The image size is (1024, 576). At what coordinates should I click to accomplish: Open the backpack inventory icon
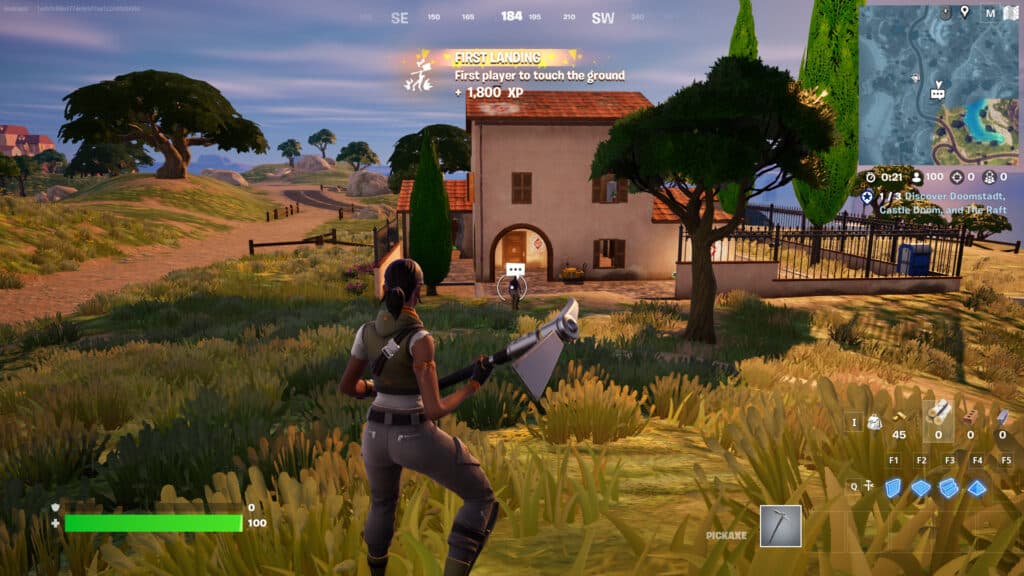(874, 421)
